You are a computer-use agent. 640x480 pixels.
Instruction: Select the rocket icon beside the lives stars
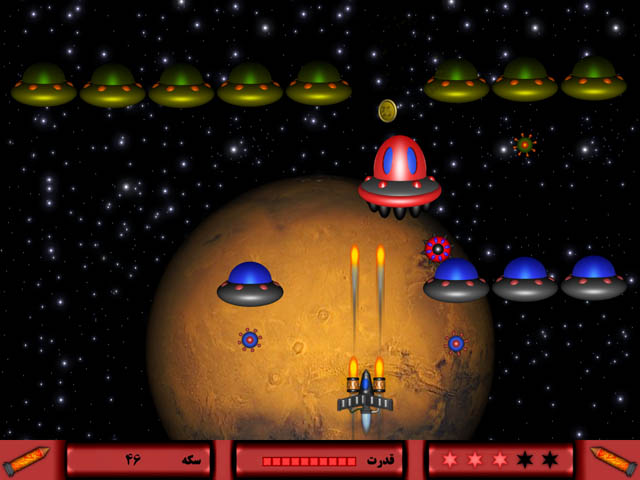pos(611,460)
